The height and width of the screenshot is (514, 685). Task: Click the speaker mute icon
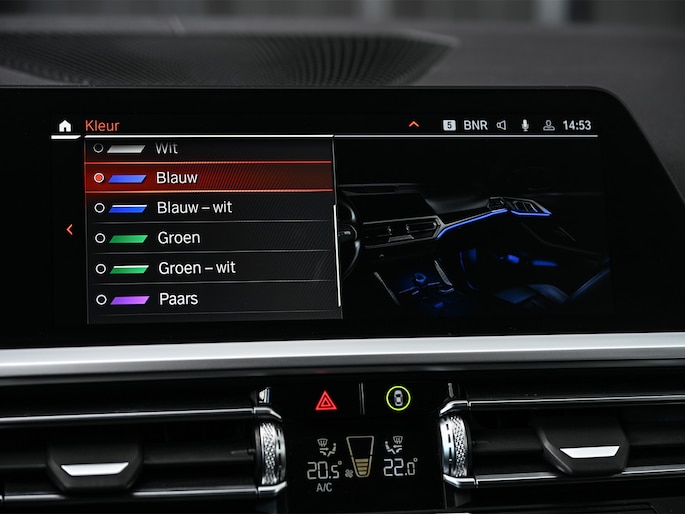pyautogui.click(x=501, y=126)
